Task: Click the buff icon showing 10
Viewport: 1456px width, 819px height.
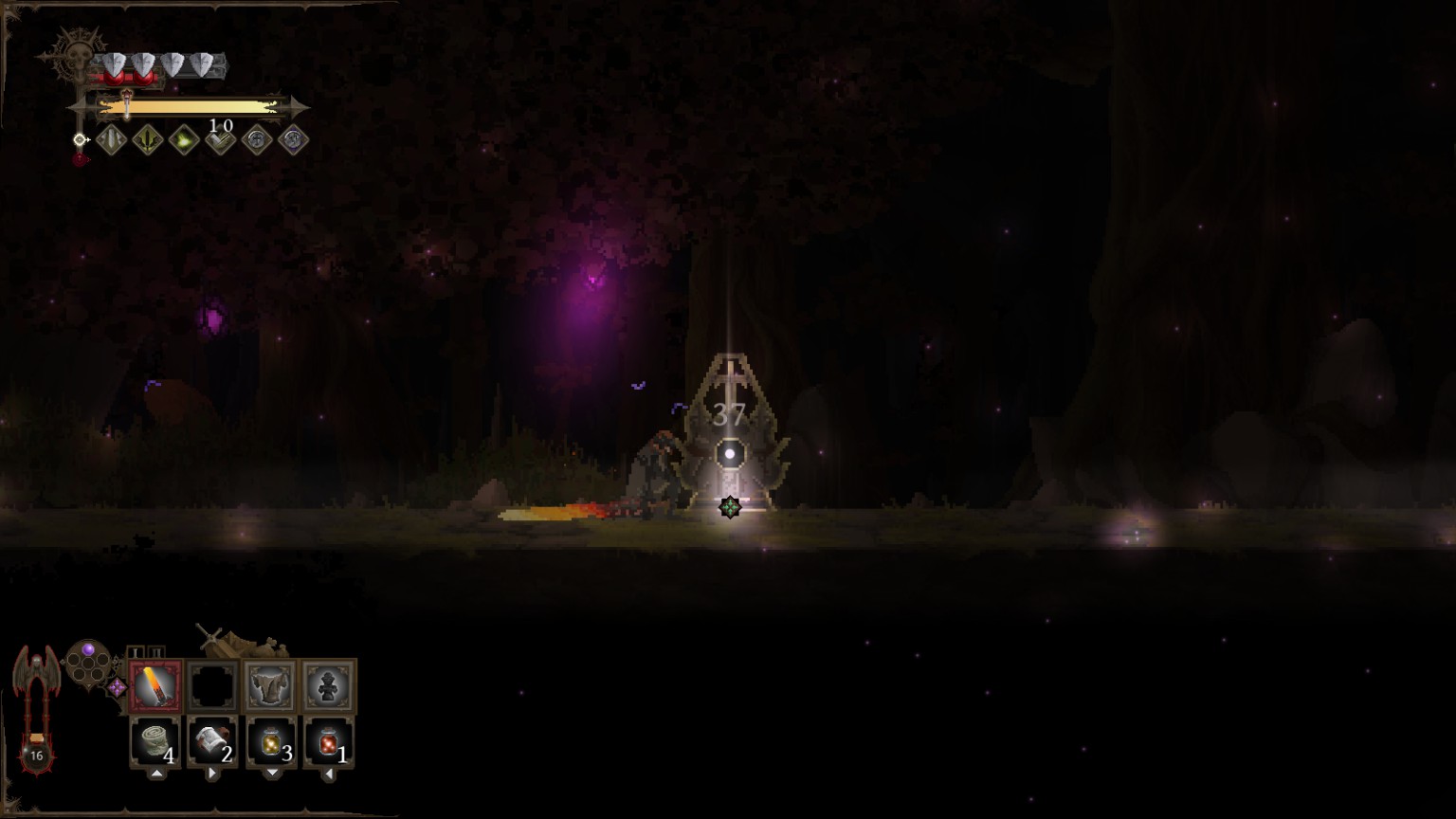Action: pos(221,139)
